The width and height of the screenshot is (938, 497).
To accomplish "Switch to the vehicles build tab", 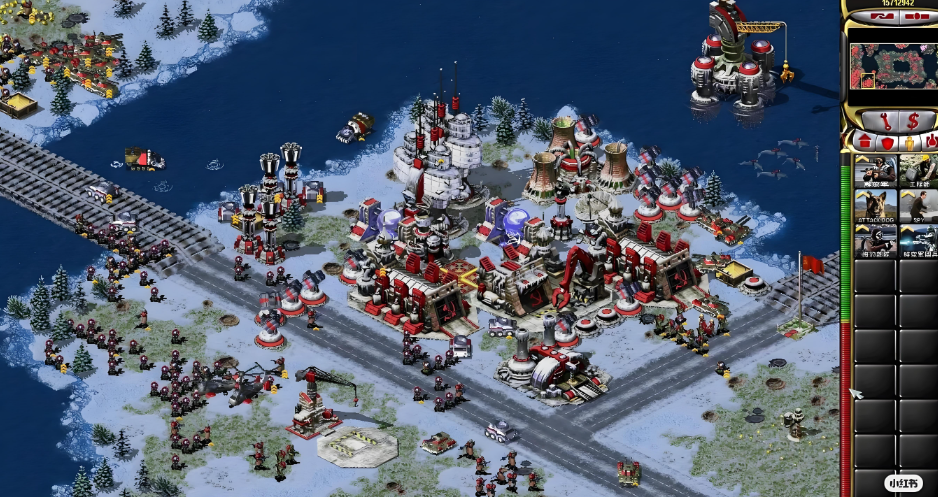I will pyautogui.click(x=930, y=143).
